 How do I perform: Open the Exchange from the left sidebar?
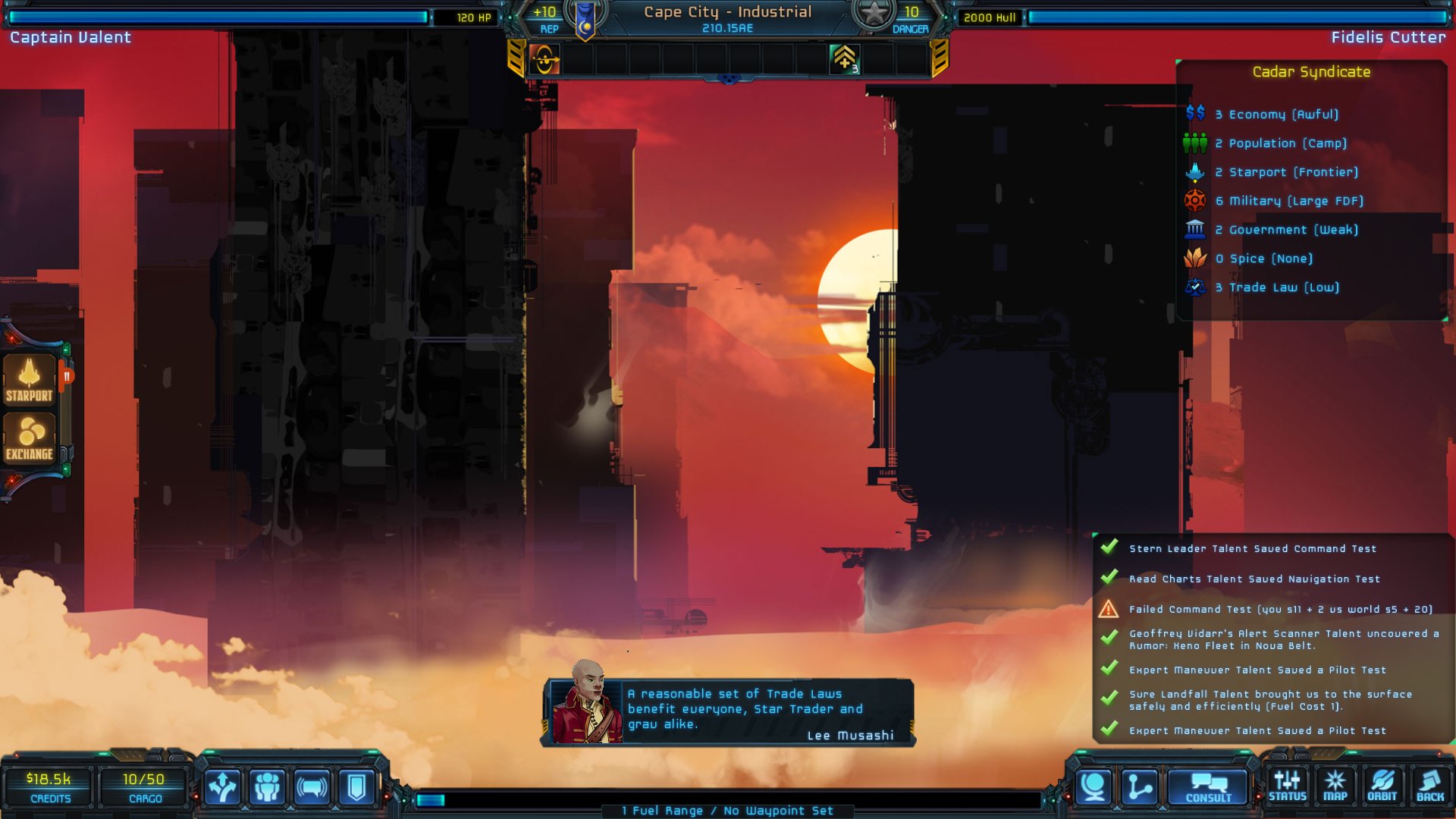[x=30, y=438]
